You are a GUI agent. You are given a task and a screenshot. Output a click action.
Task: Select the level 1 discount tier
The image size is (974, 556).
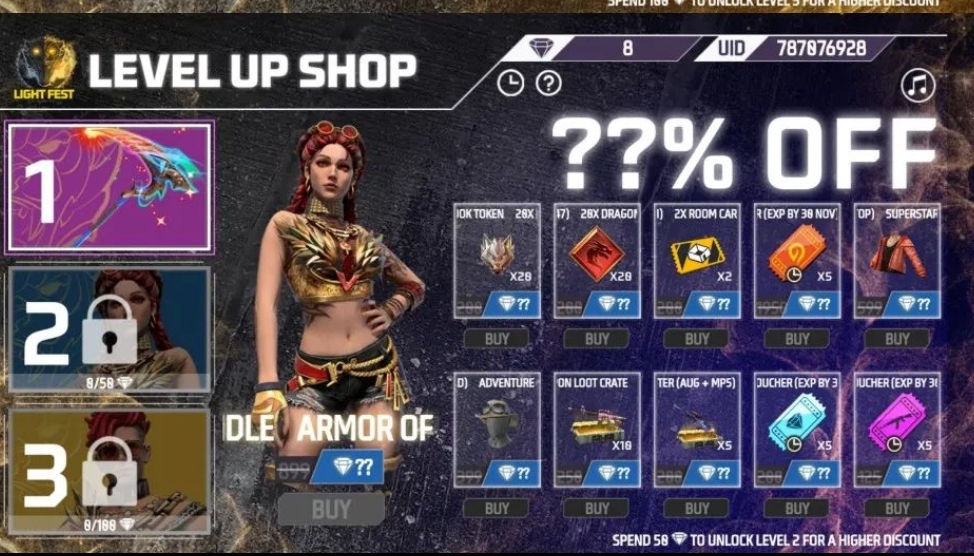tap(110, 187)
